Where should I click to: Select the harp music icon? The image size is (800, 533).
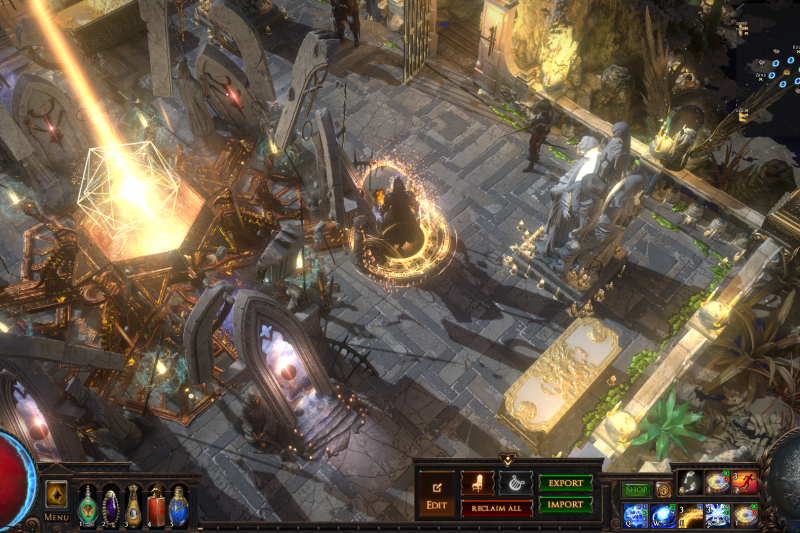pyautogui.click(x=515, y=483)
